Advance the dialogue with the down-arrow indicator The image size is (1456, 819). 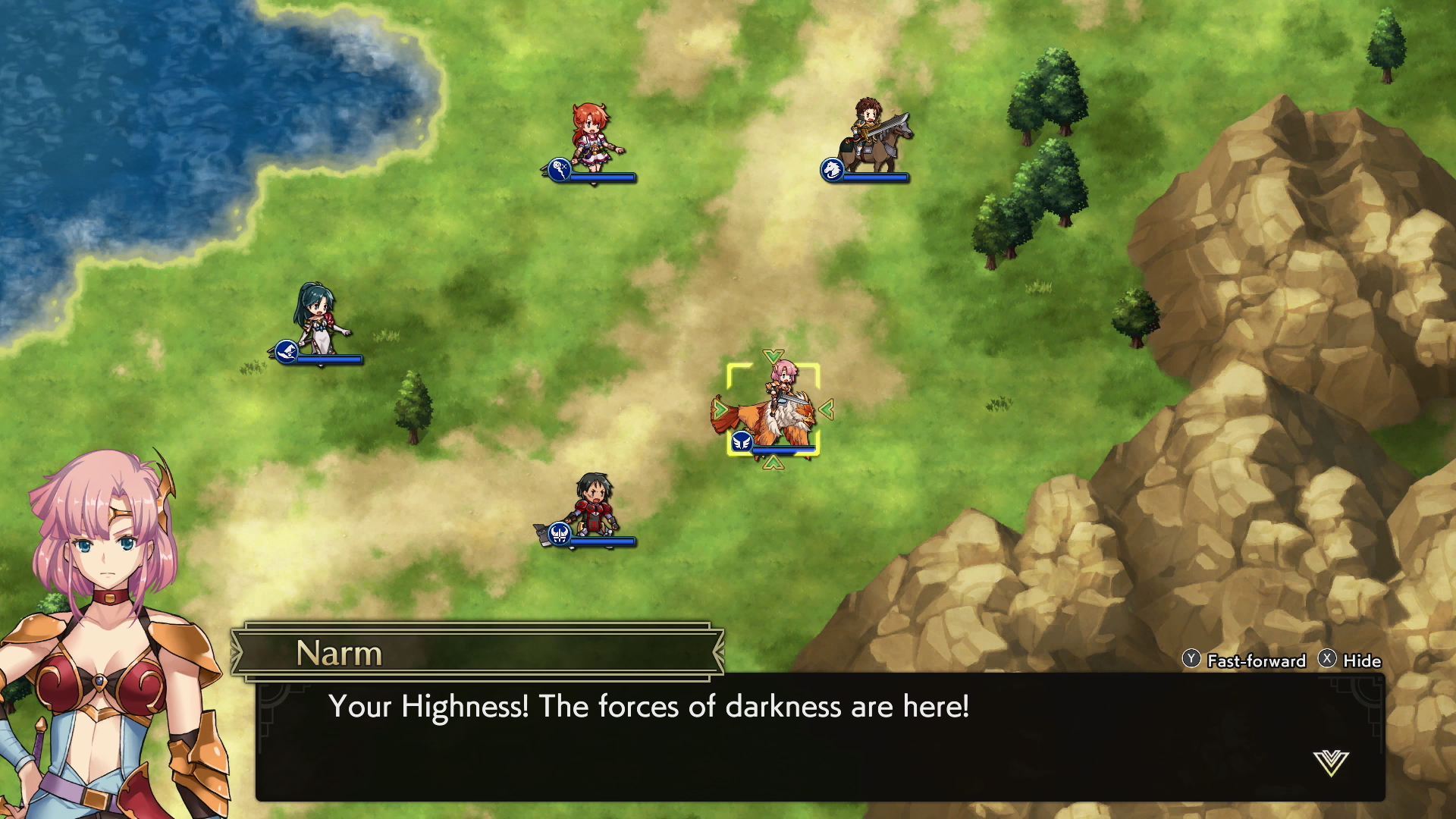click(1331, 763)
